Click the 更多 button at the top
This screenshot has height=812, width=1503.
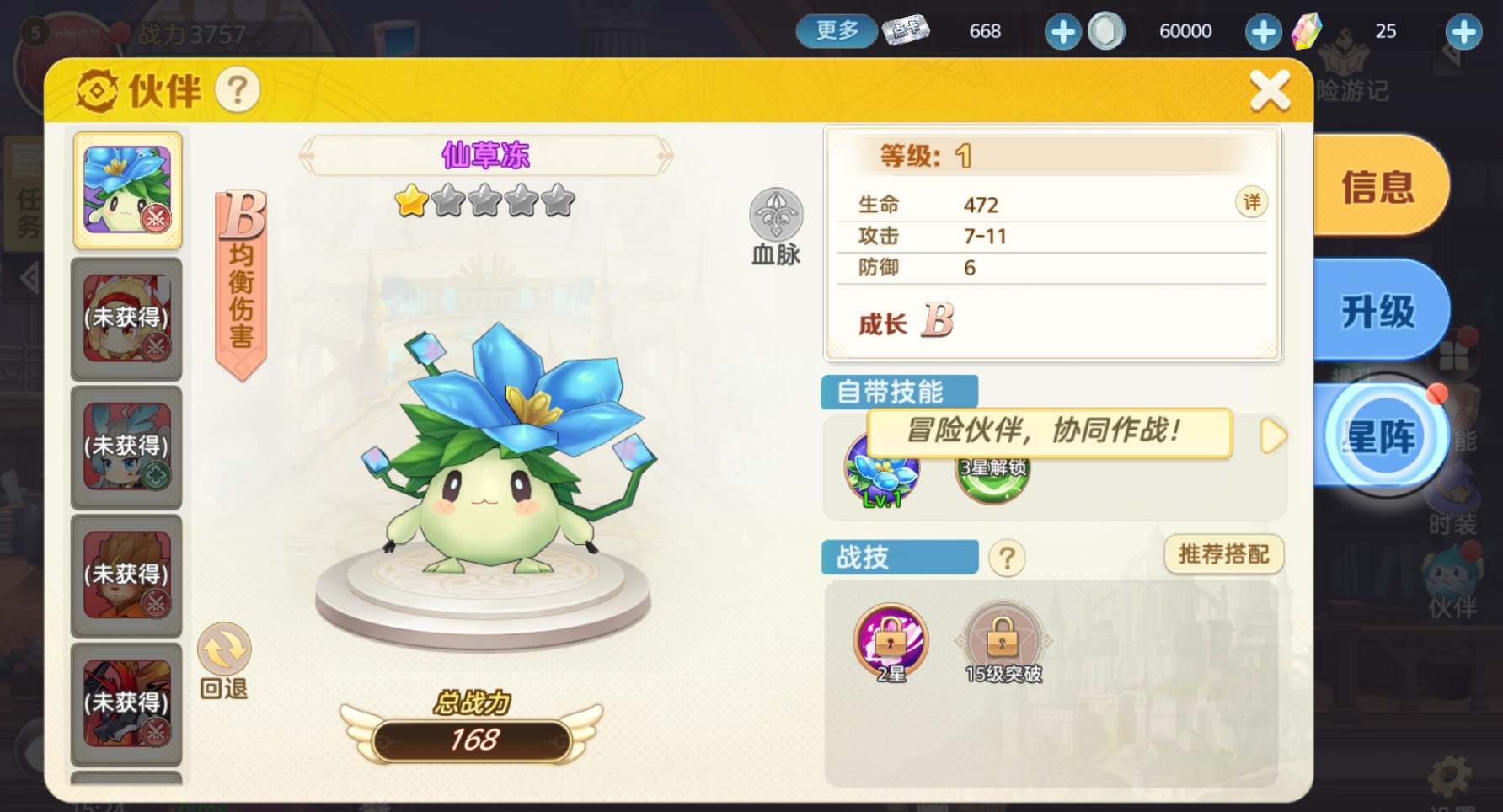[835, 30]
